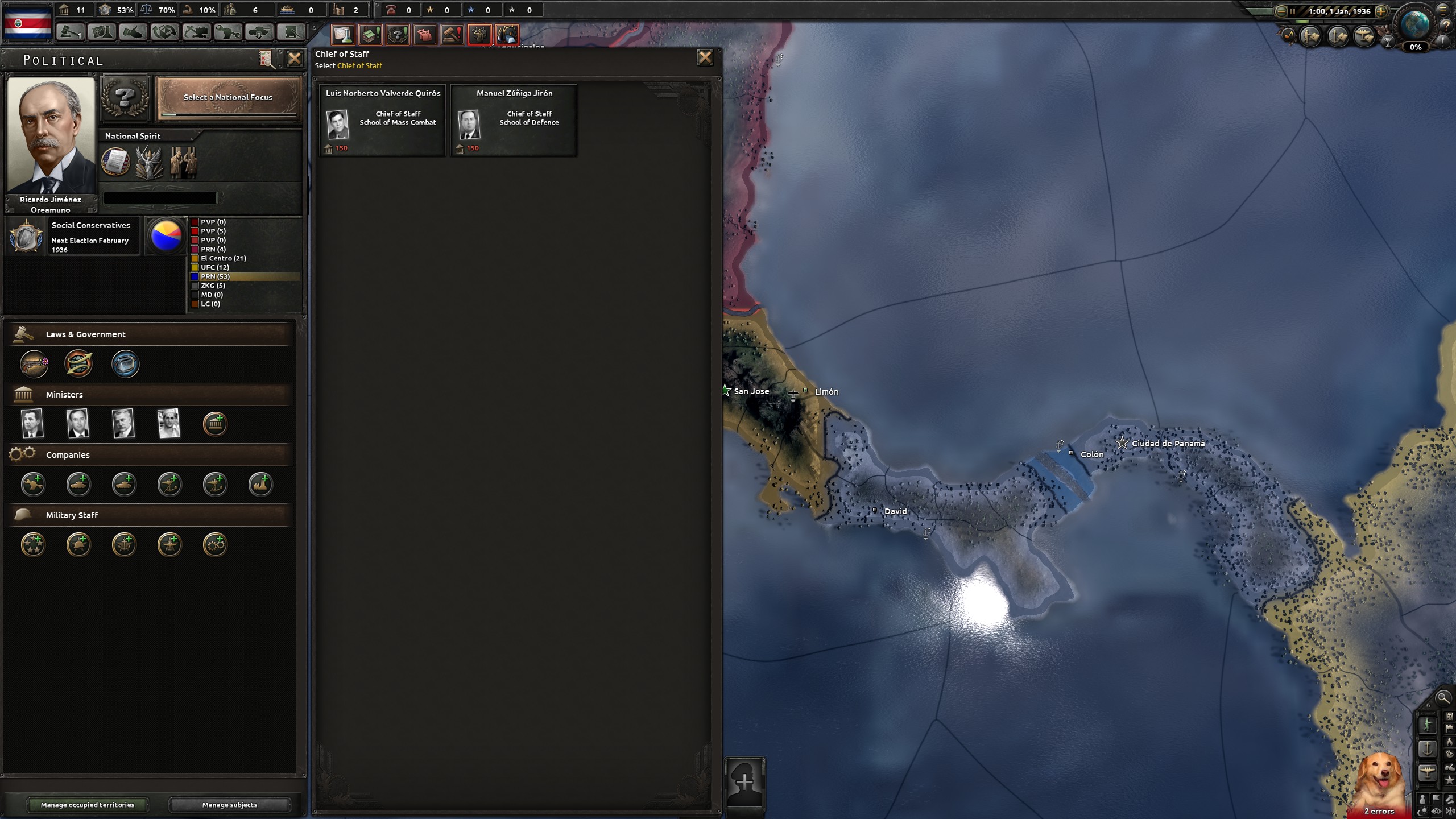Open Select a National Focus

pyautogui.click(x=227, y=98)
